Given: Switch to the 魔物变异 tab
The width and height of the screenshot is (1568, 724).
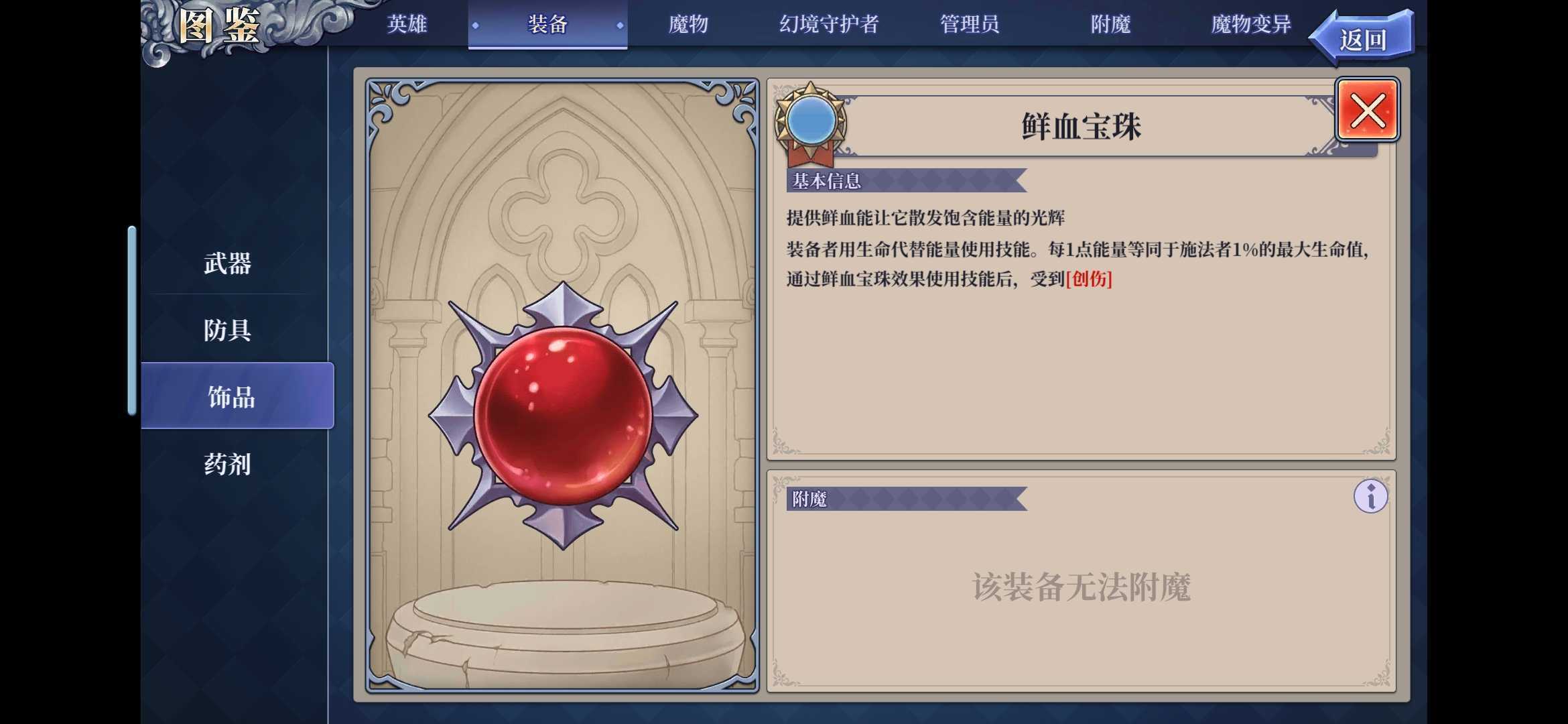Looking at the screenshot, I should pyautogui.click(x=1248, y=24).
